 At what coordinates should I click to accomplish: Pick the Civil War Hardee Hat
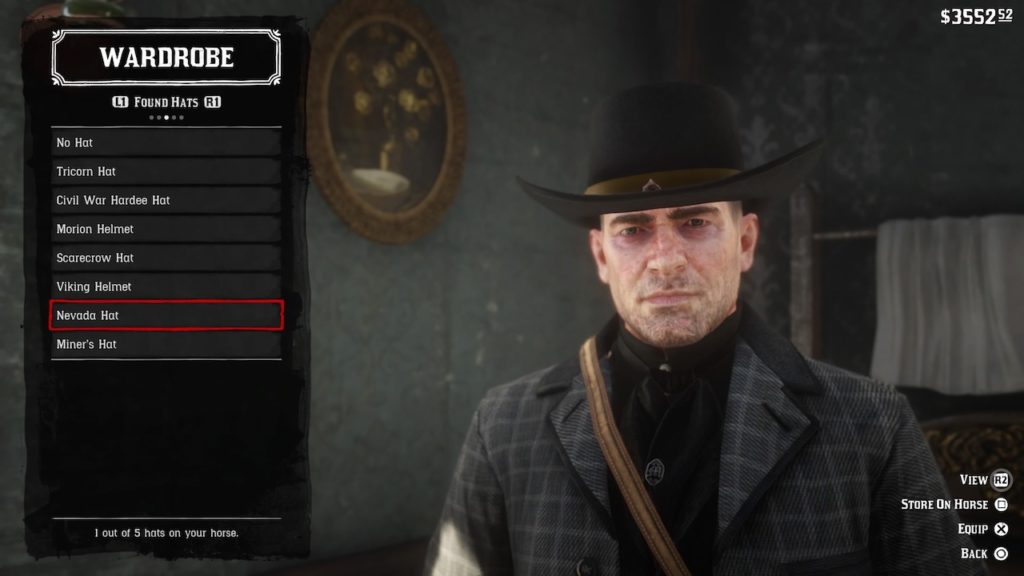point(166,200)
